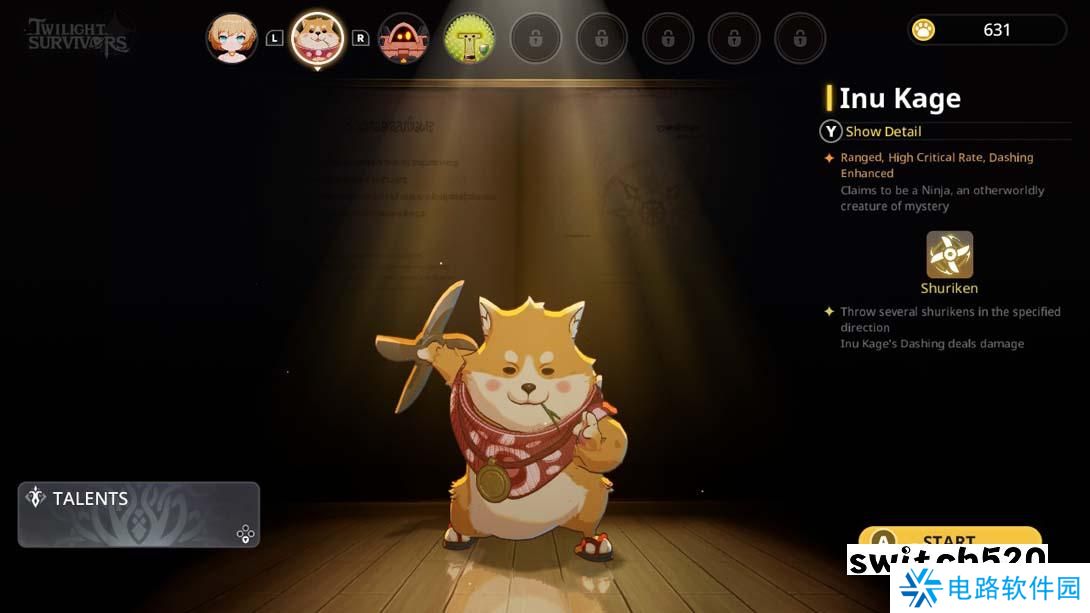
Task: Click the Shuriken skill icon
Action: 949,254
